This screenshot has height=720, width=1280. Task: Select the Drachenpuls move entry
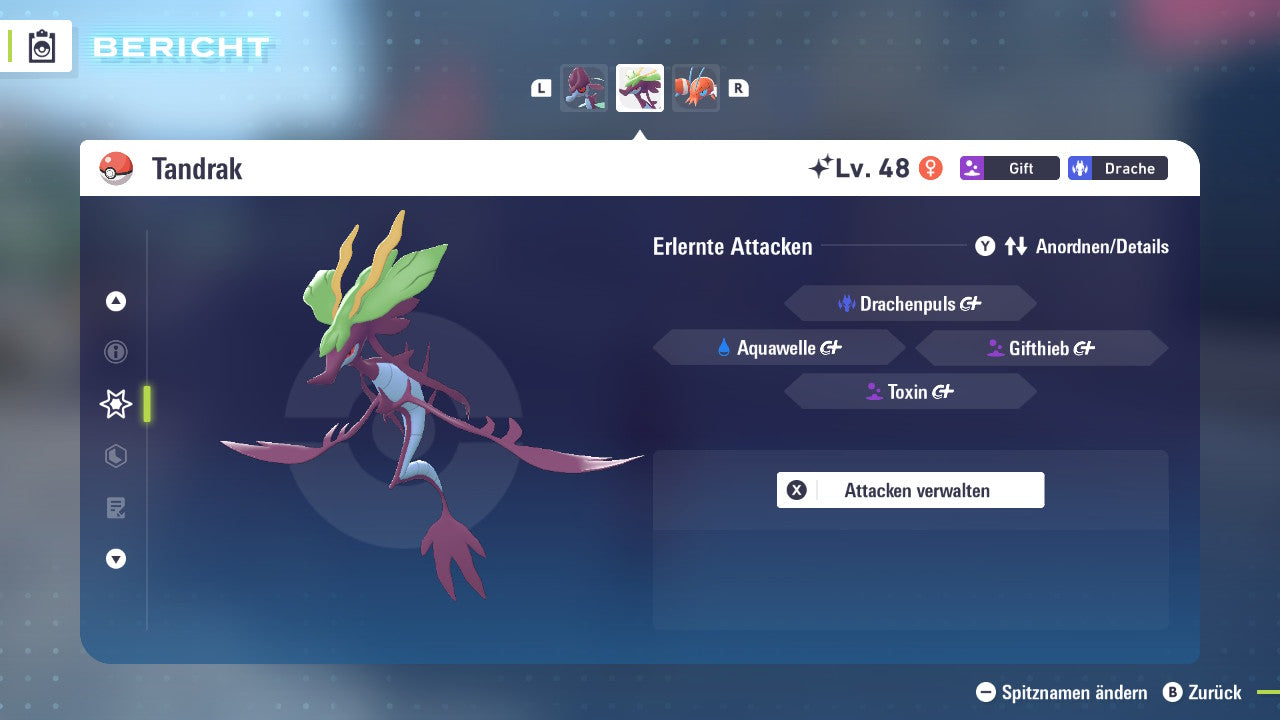[910, 303]
